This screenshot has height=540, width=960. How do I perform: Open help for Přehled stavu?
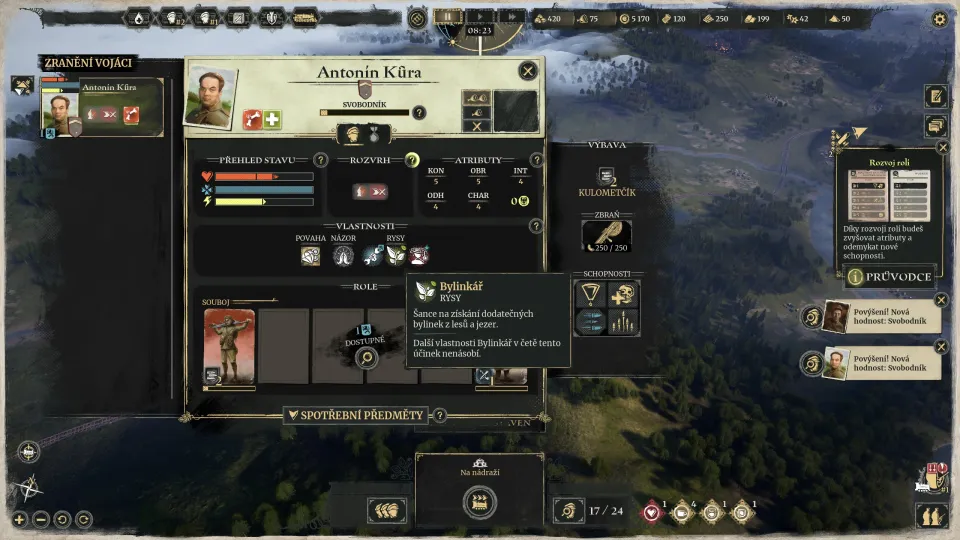pyautogui.click(x=320, y=160)
